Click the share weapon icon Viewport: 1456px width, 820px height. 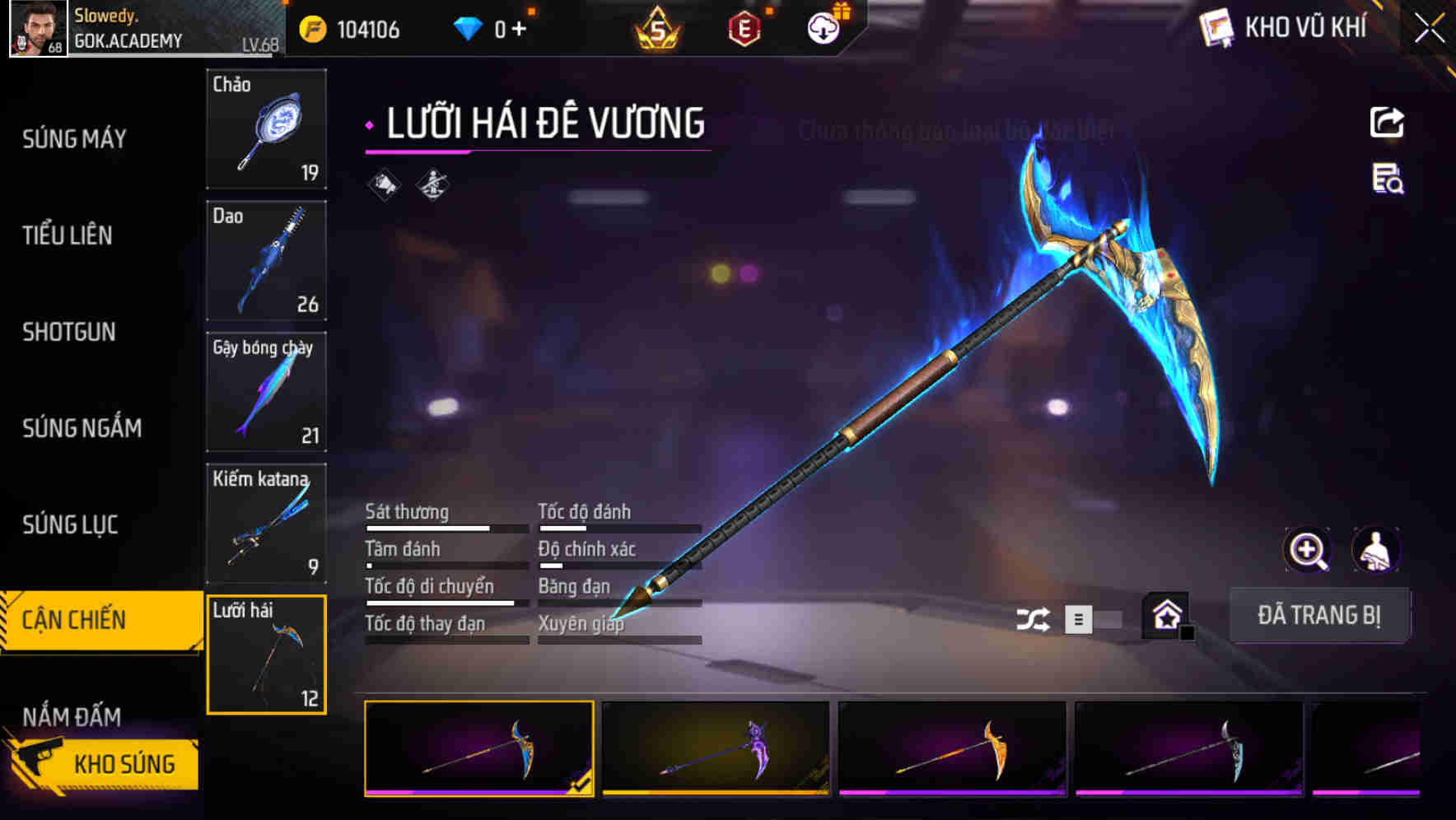pos(1388,122)
